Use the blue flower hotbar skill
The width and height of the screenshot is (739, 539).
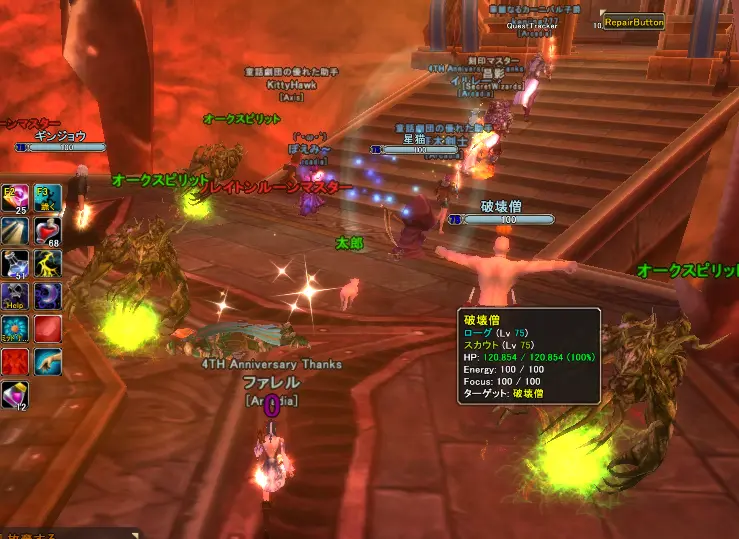(x=15, y=329)
